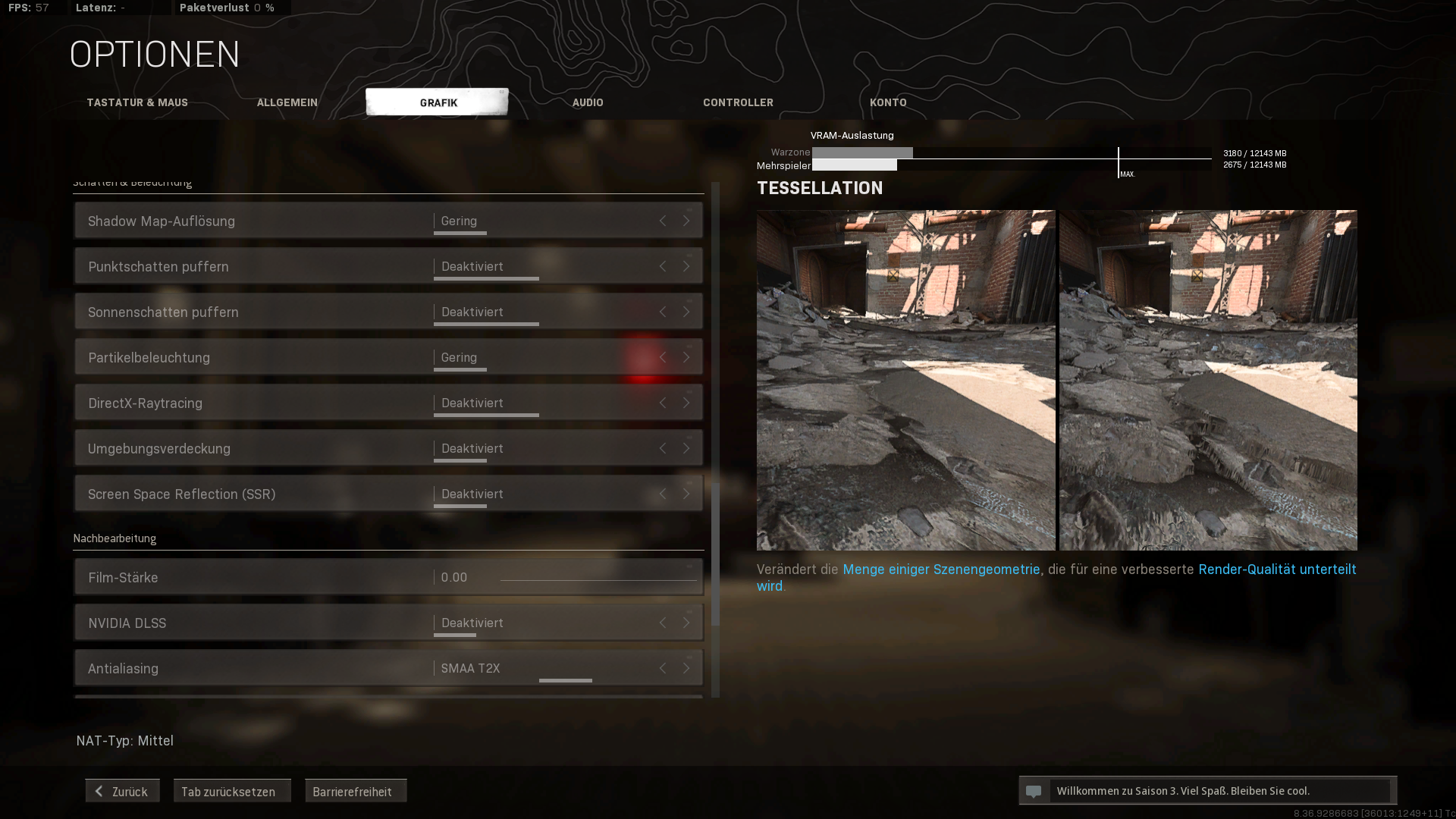Lower Partikelbeleuchtung via left arrow
This screenshot has width=1456, height=819.
click(x=662, y=357)
